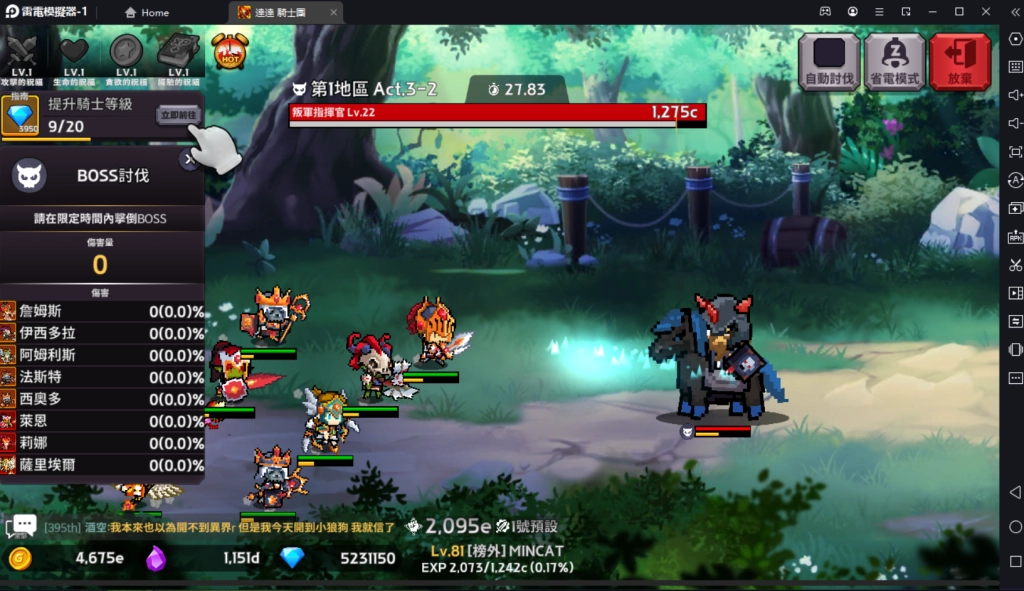
Task: Switch to the emulator Home tab
Action: 146,12
